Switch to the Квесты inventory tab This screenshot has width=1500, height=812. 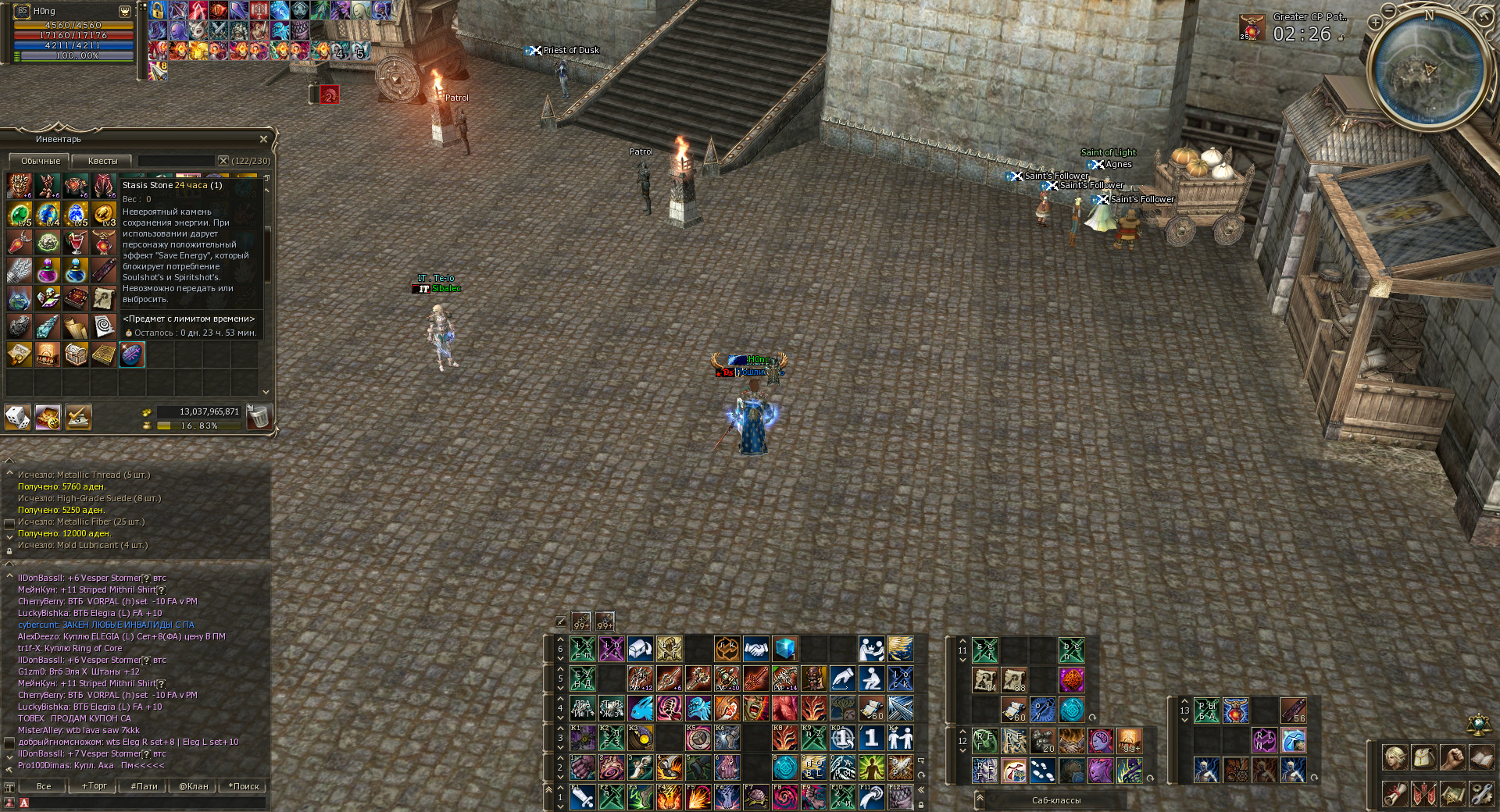coord(102,161)
